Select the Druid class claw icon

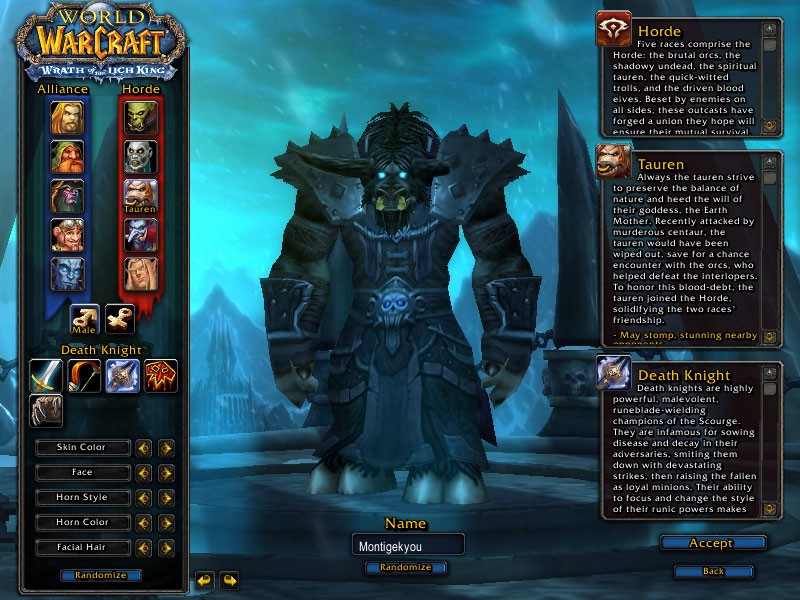46,410
